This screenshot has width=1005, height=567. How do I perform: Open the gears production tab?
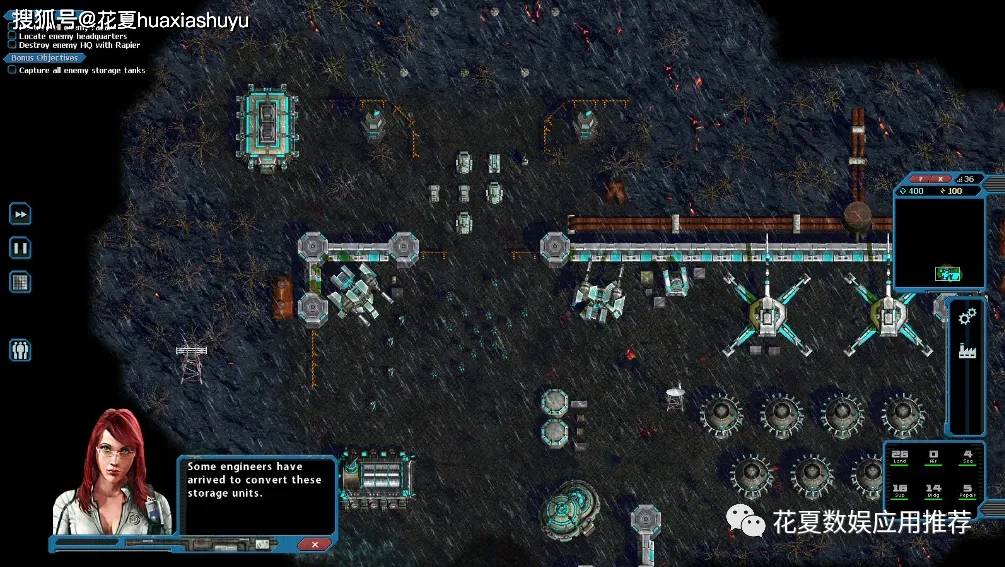(x=967, y=317)
